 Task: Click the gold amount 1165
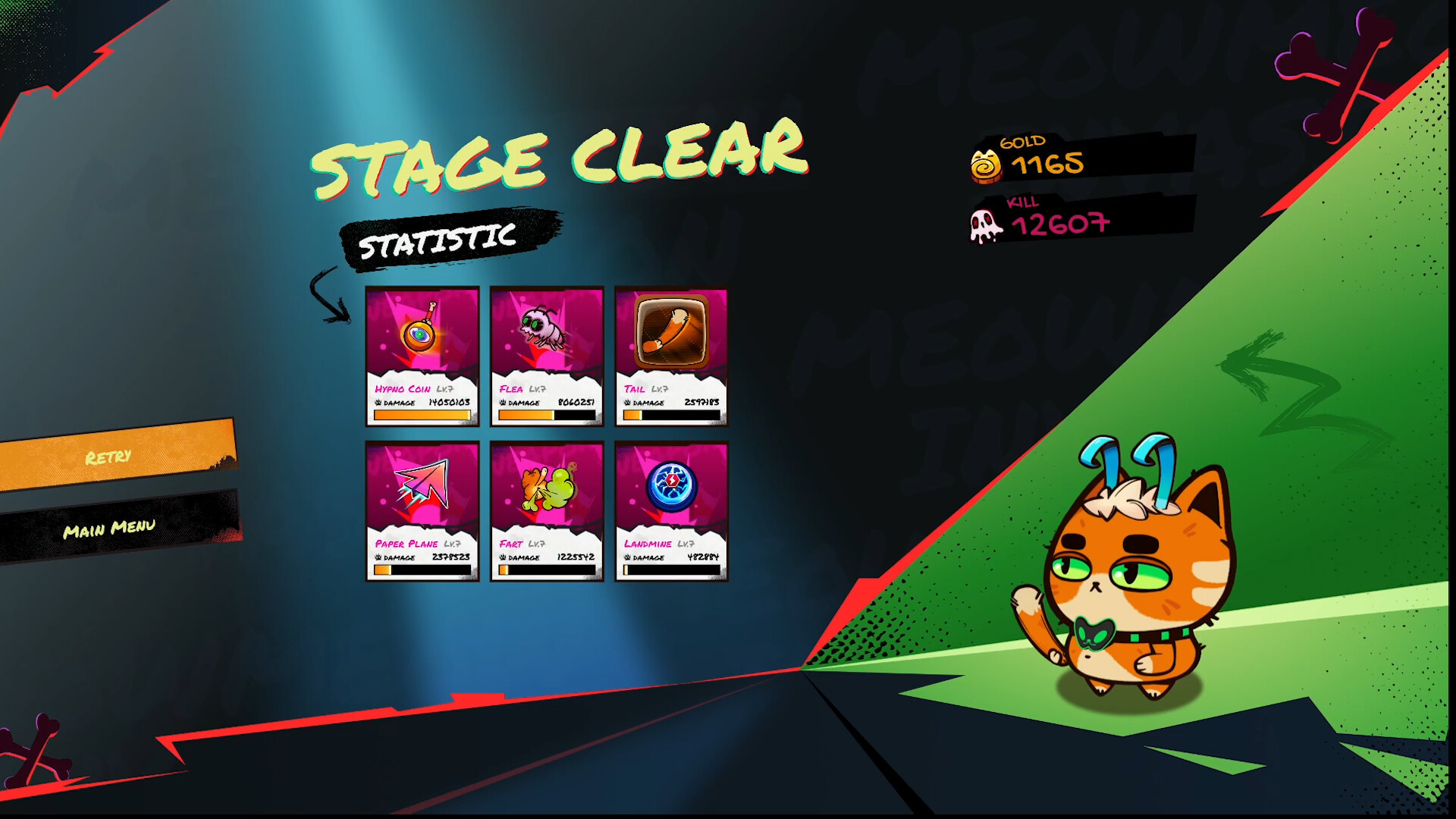(1048, 161)
